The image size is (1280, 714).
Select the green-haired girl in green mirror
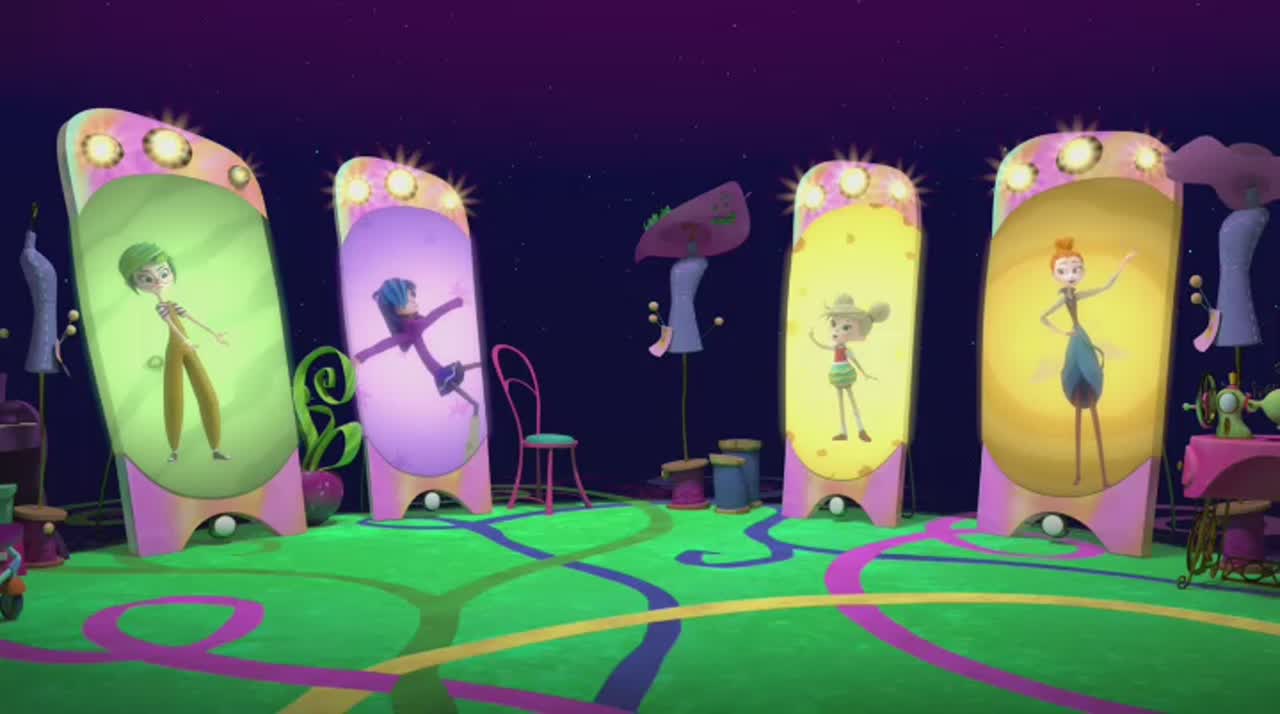coord(180,345)
